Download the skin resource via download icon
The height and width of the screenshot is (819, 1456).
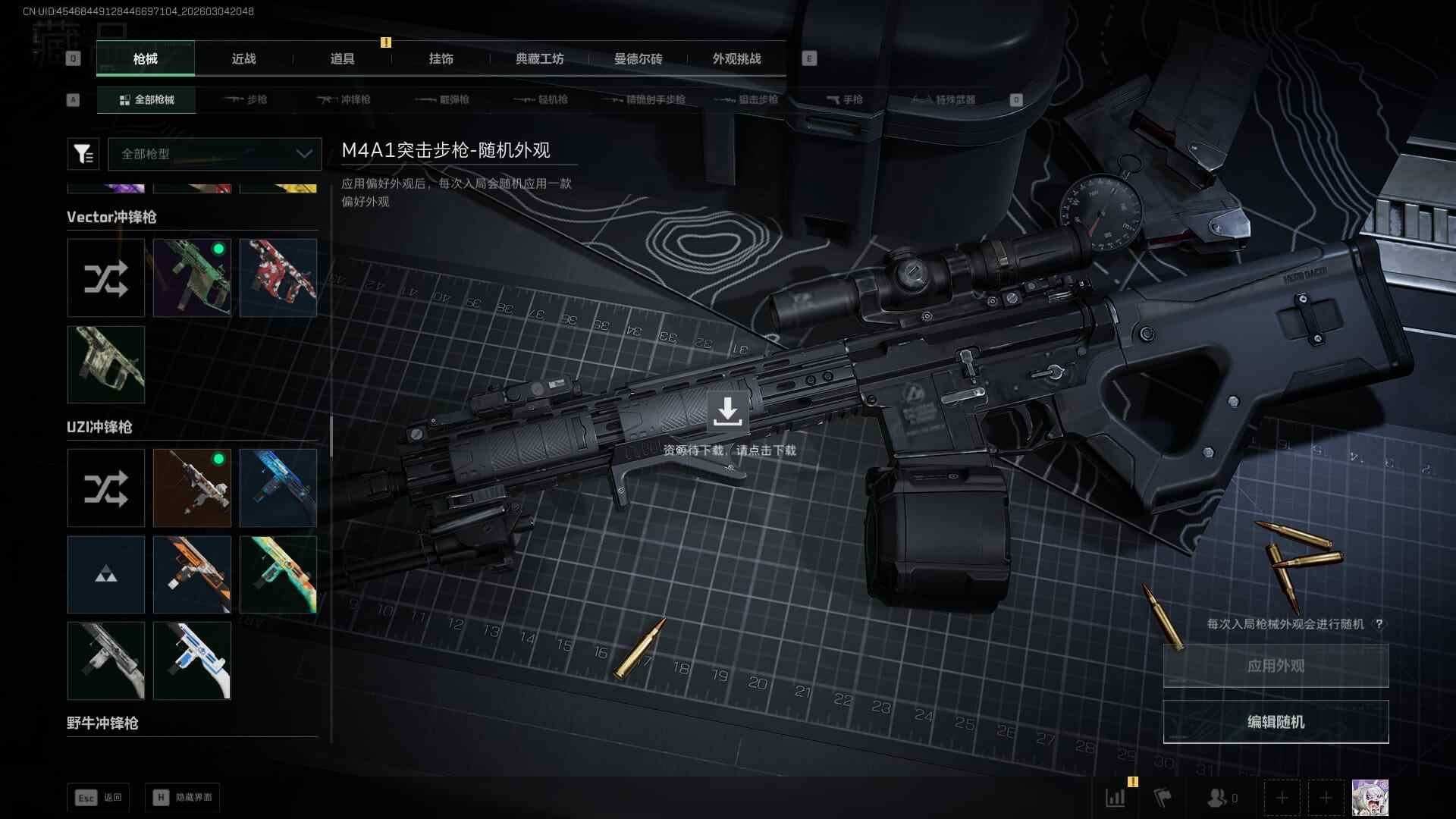[727, 412]
